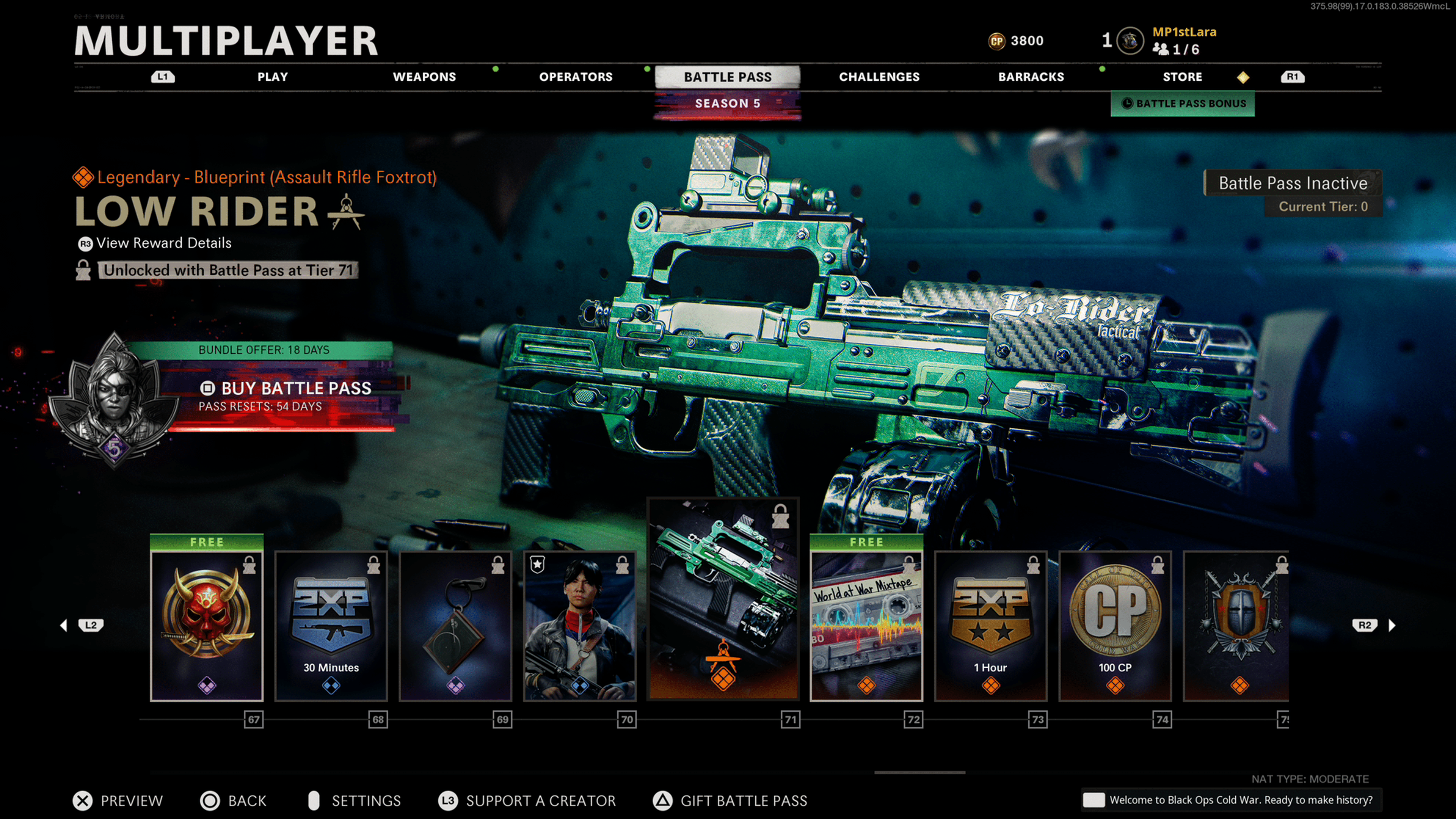Screen dimensions: 1456x819
Task: Choose the 30 Minutes double XP token
Action: click(x=331, y=626)
